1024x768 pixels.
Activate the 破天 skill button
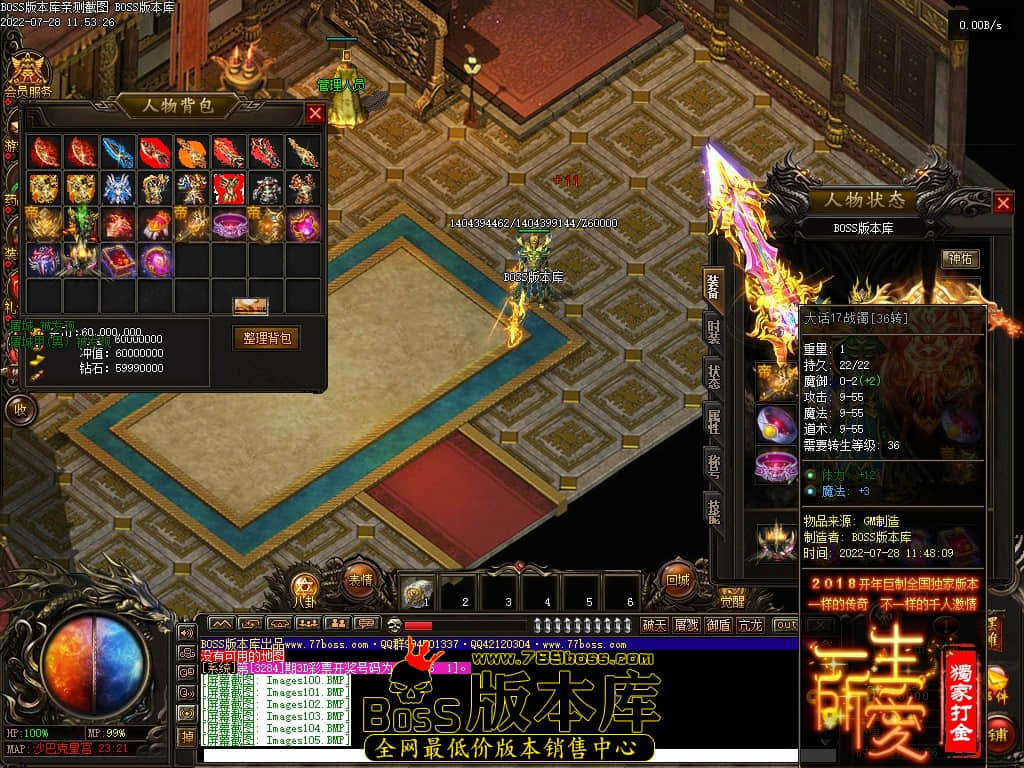pyautogui.click(x=655, y=625)
